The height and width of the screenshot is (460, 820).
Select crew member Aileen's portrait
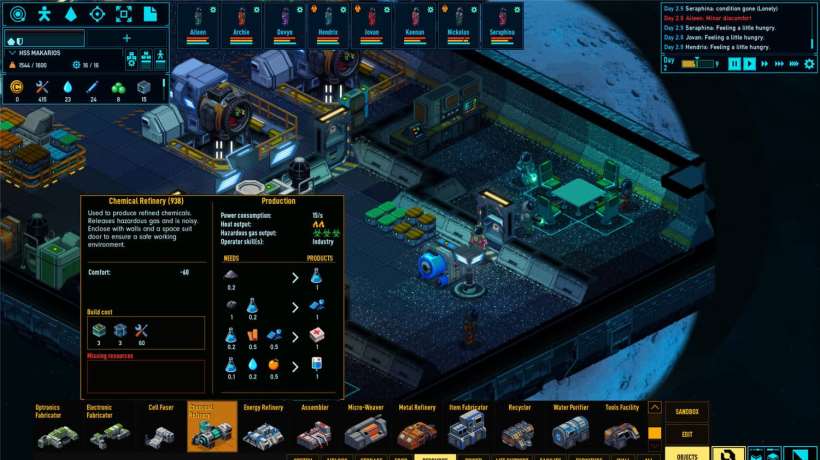coord(198,22)
